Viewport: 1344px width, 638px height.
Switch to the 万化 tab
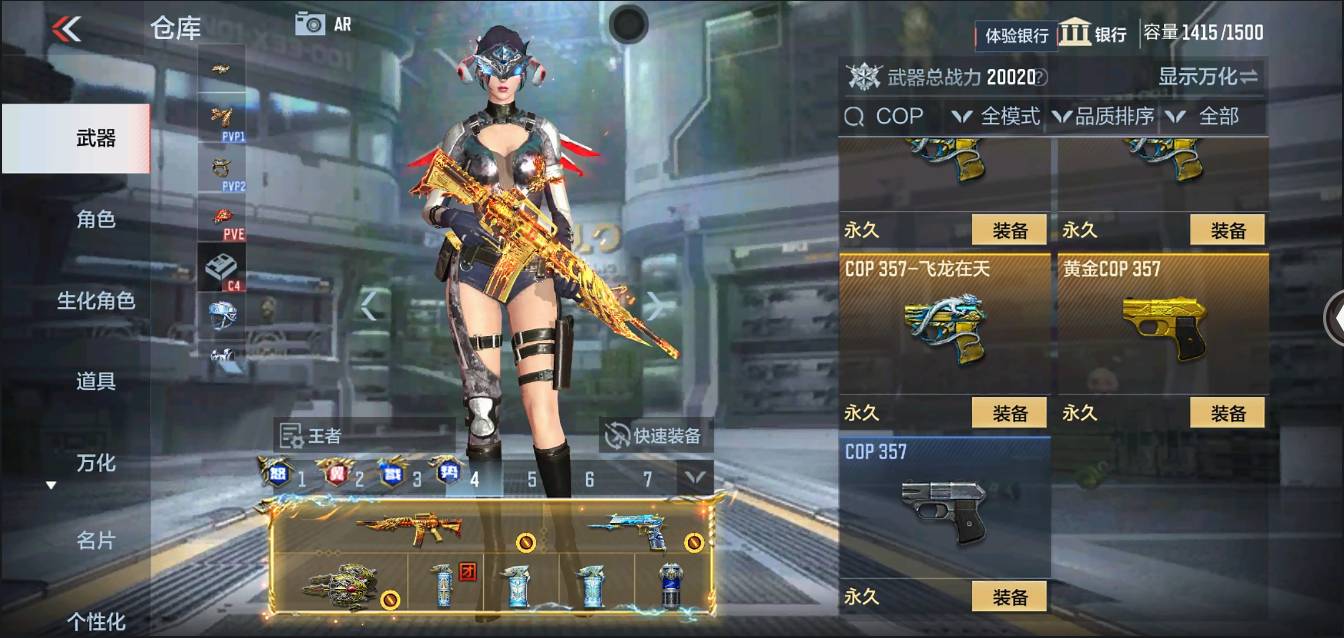[96, 463]
